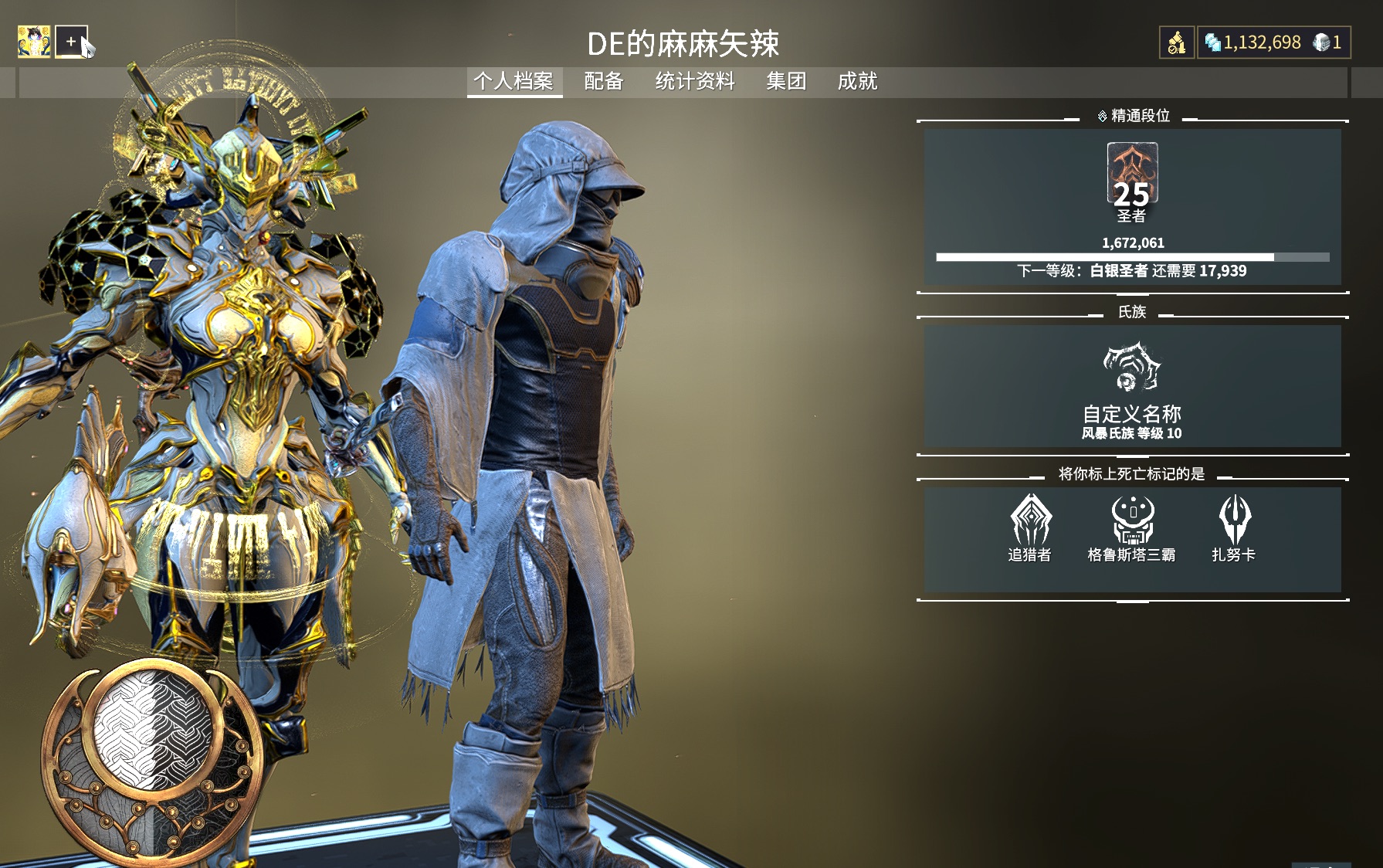
Task: Select the 集团 syndicates tab
Action: click(786, 81)
